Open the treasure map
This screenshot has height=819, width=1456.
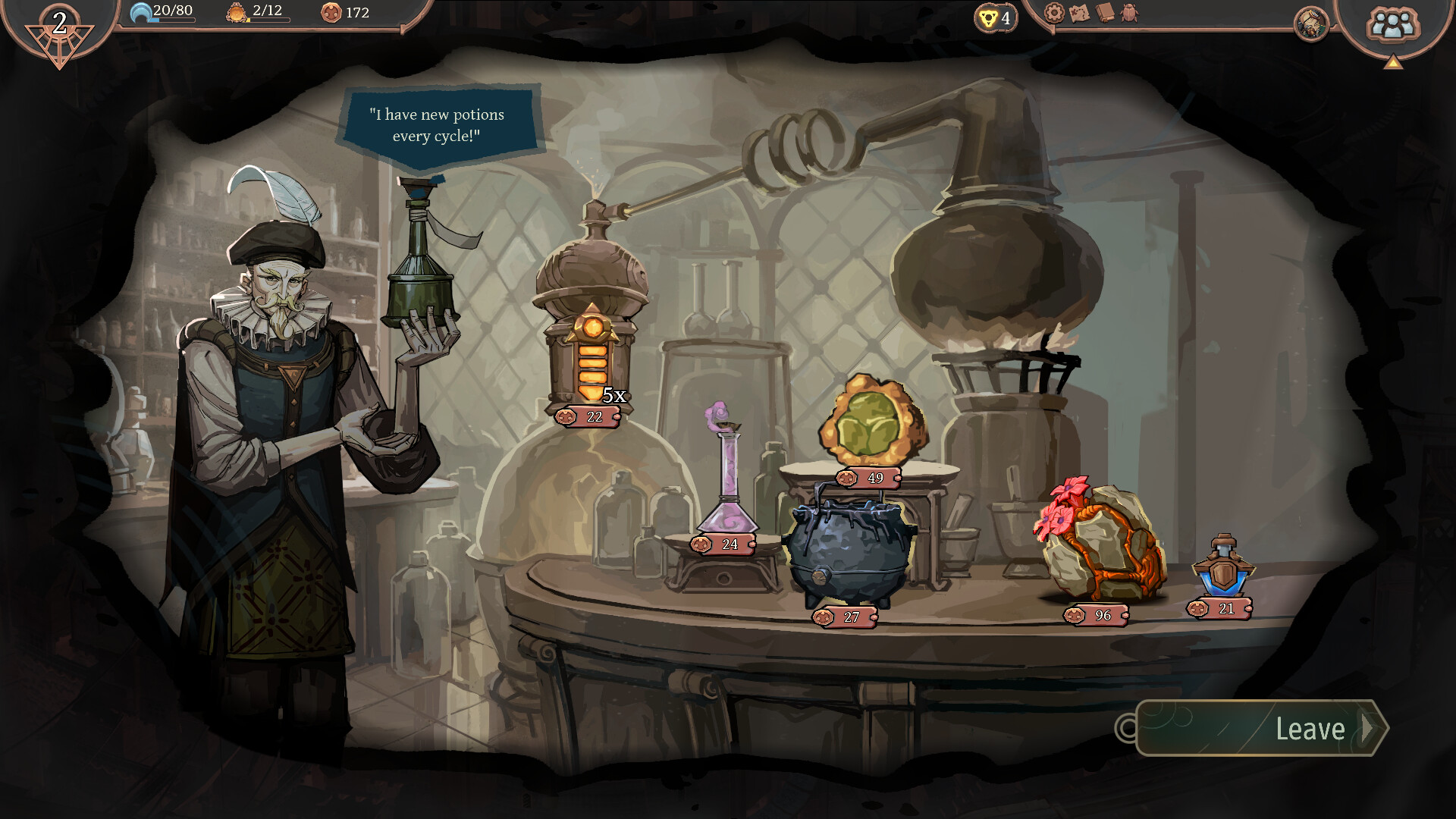tap(1079, 13)
